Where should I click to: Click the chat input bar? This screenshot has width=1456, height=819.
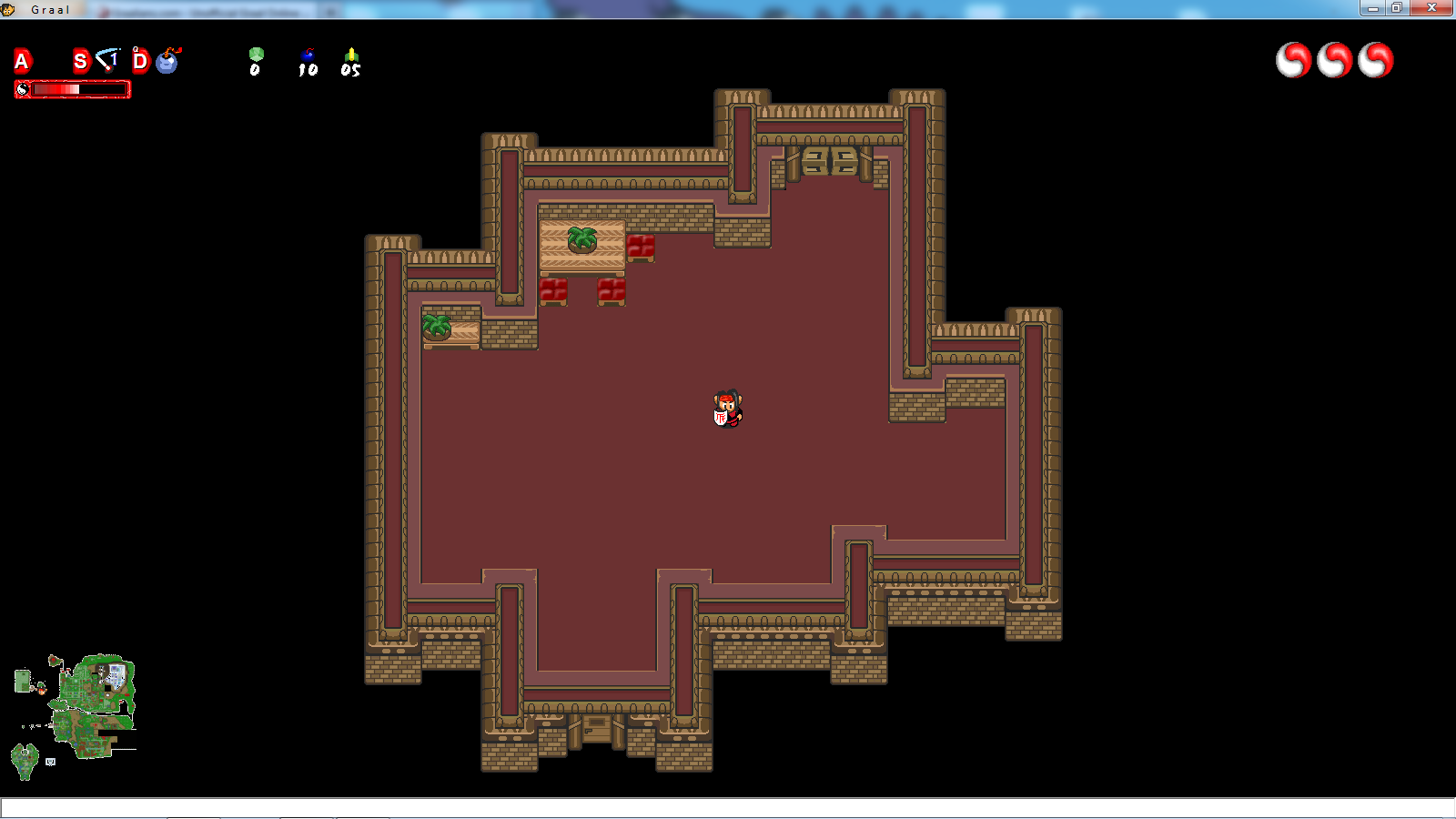coord(728,808)
